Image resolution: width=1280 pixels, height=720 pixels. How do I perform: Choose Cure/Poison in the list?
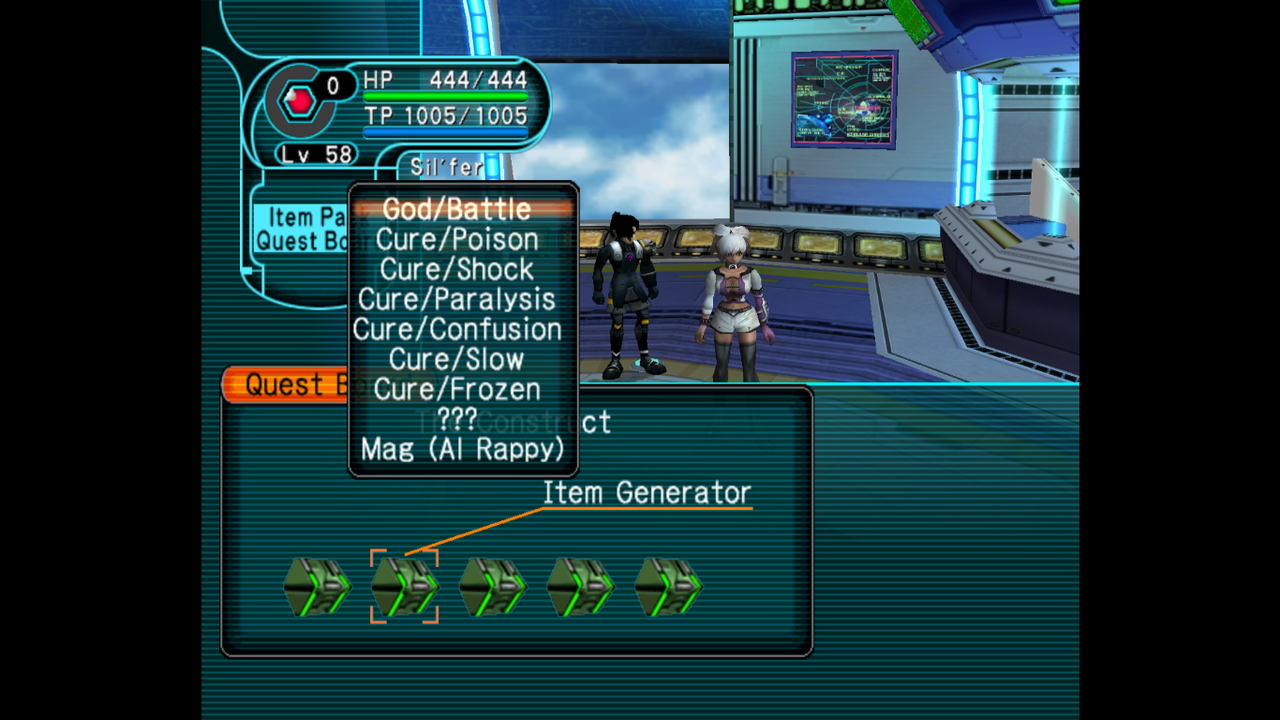click(457, 239)
